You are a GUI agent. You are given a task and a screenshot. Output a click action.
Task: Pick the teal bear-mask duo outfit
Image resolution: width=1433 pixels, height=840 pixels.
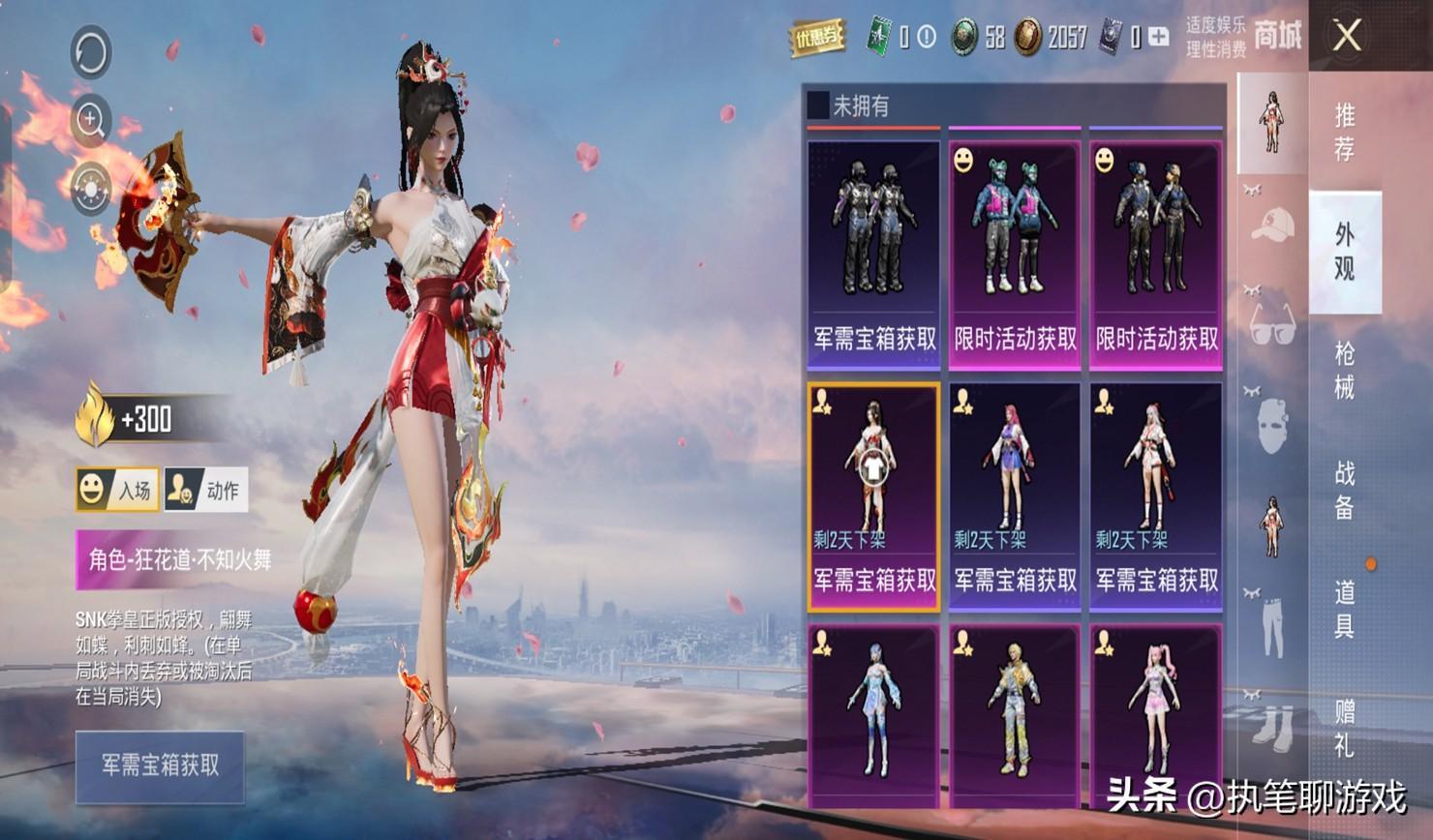[x=1015, y=254]
